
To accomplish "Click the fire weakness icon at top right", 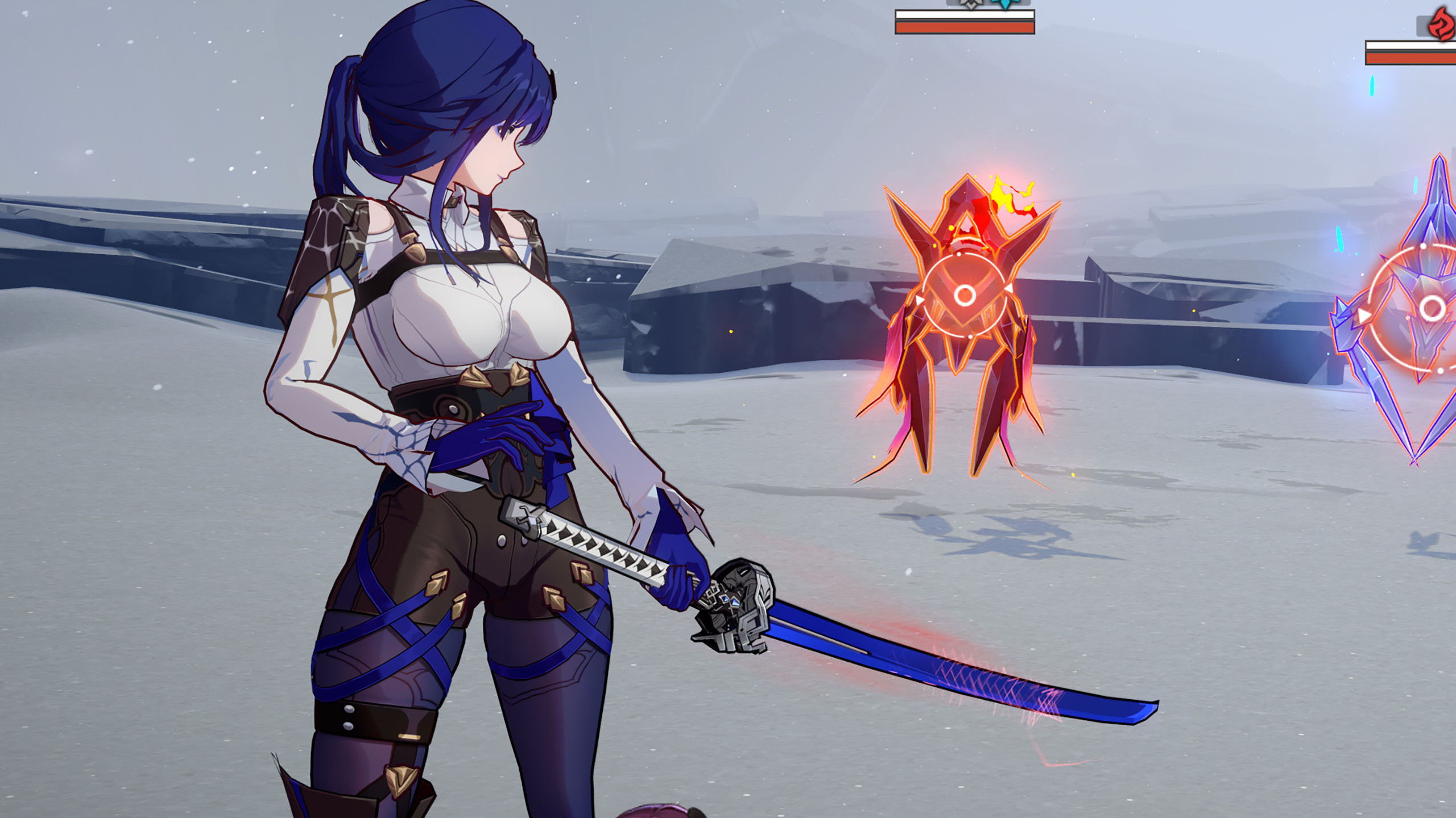I will [1440, 23].
